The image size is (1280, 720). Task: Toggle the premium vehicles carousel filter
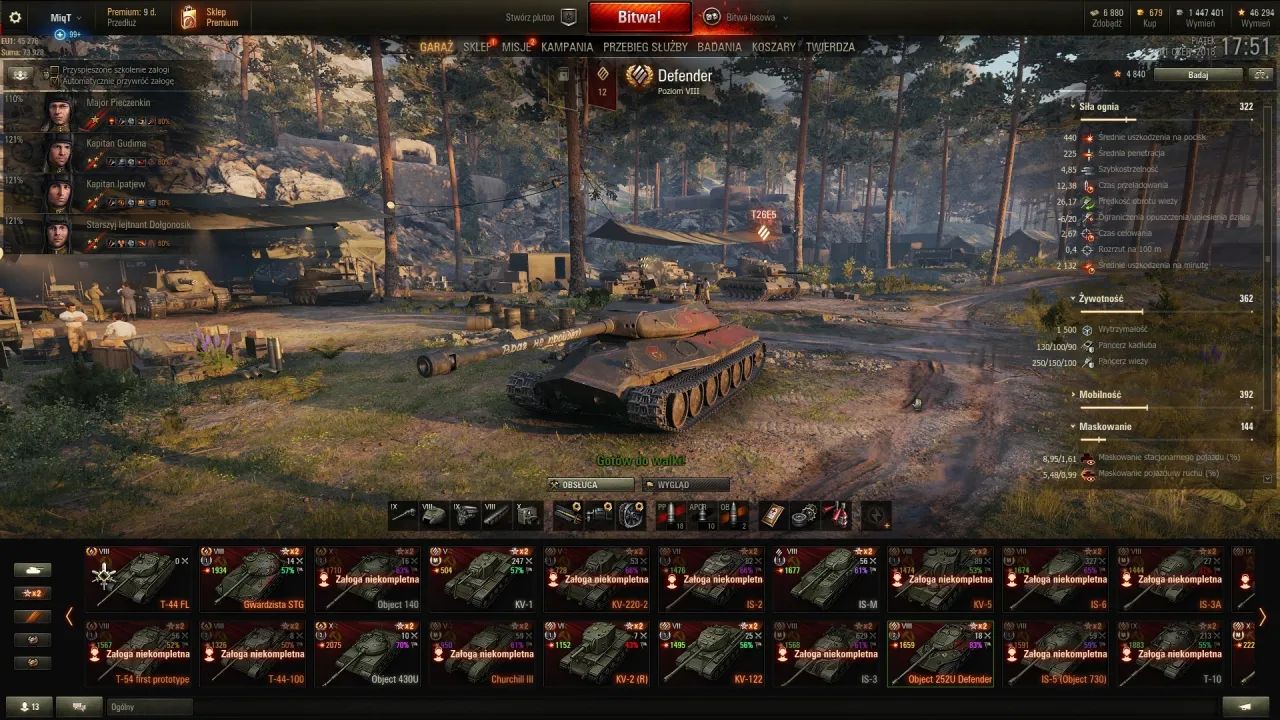(x=33, y=616)
